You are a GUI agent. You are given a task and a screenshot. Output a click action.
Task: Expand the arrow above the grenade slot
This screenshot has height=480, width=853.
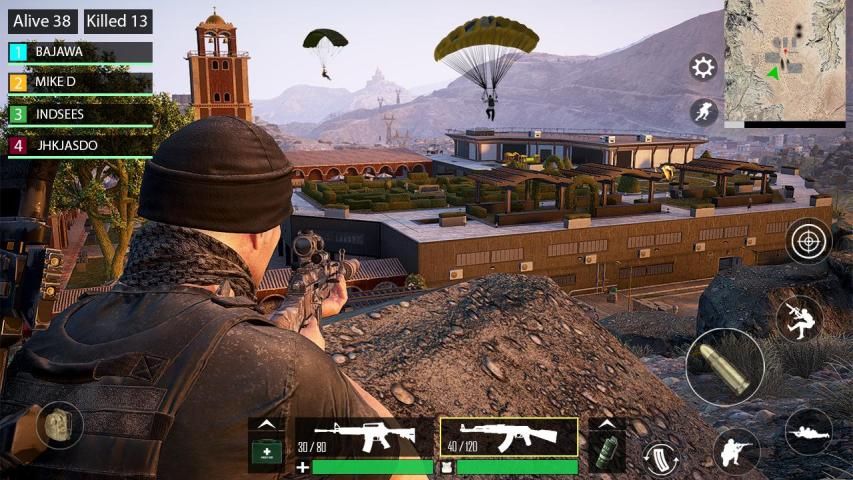(607, 424)
